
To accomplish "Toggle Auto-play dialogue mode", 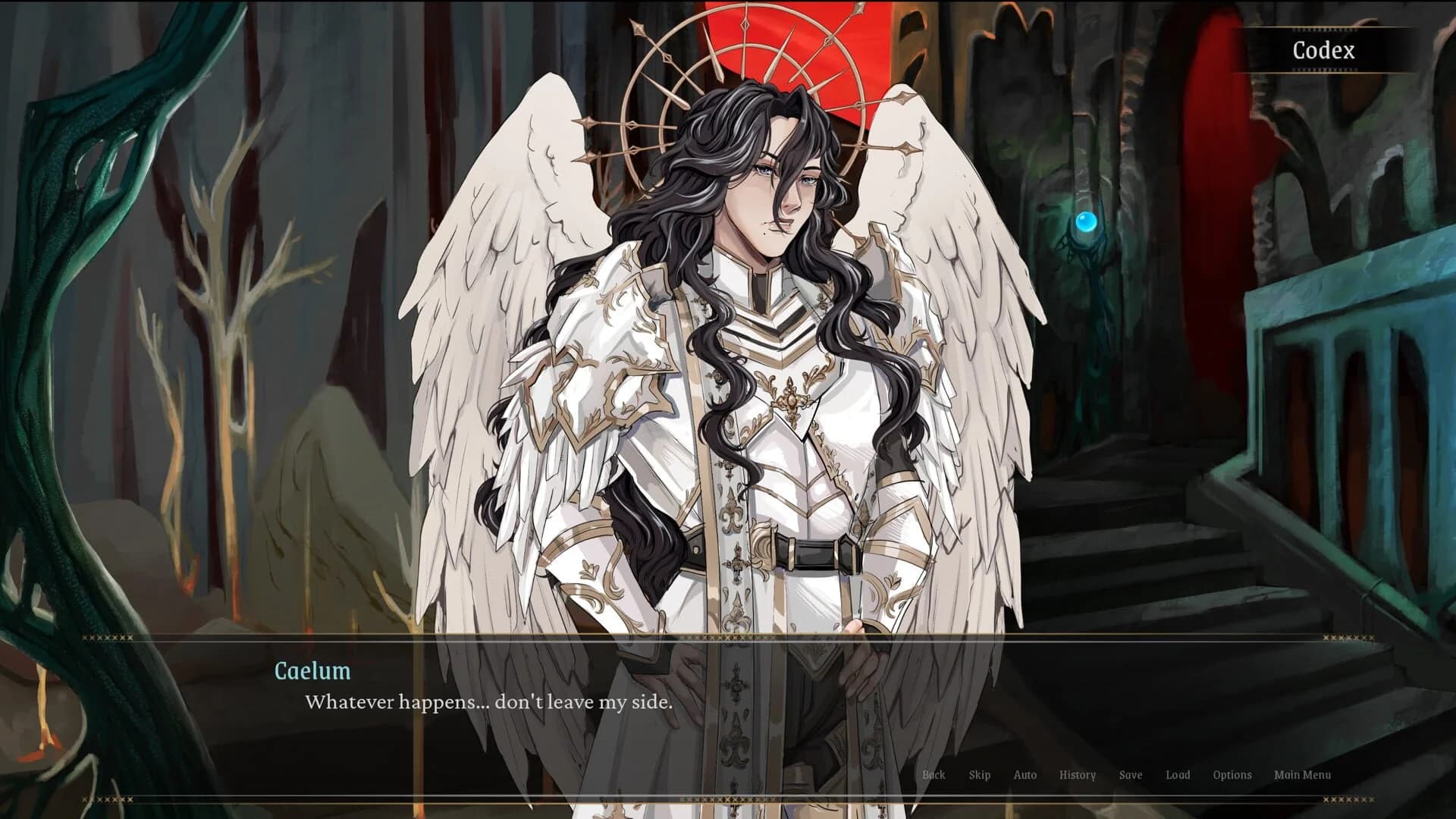I will [x=1025, y=775].
